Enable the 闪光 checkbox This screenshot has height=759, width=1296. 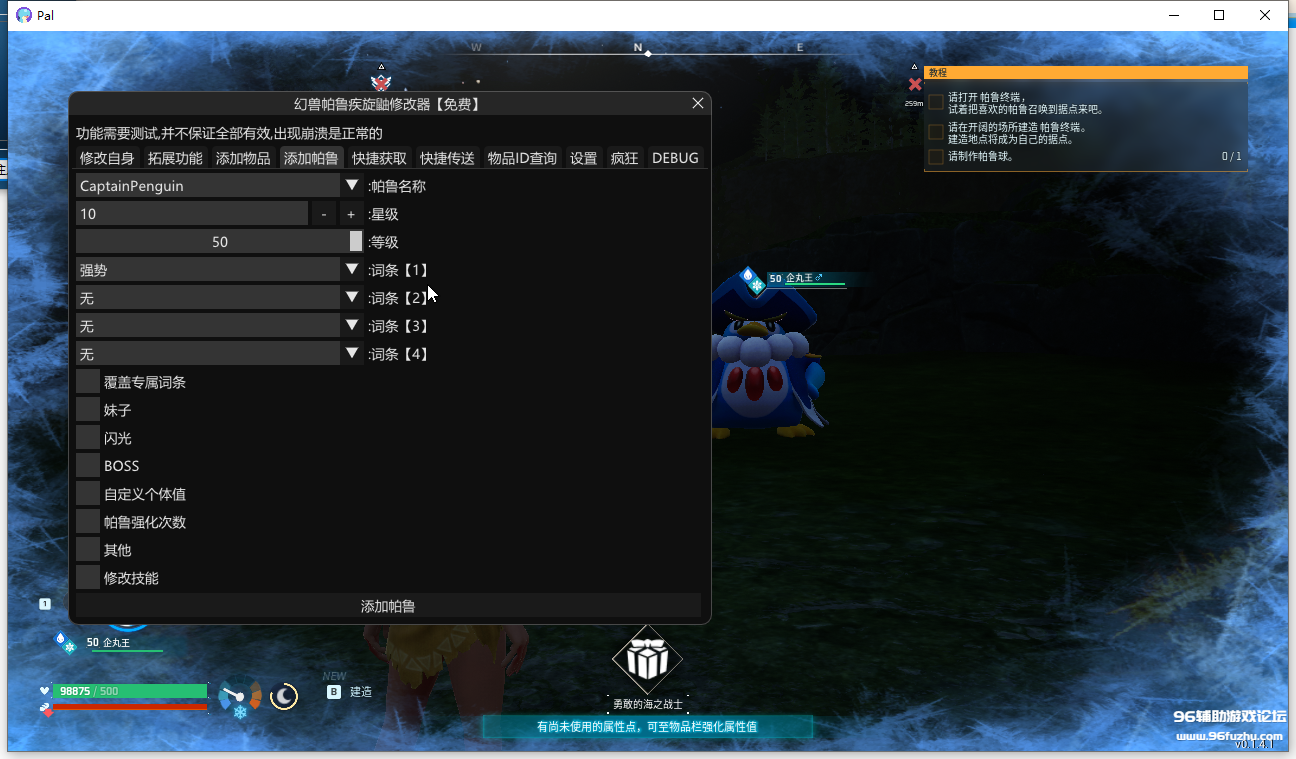(88, 438)
